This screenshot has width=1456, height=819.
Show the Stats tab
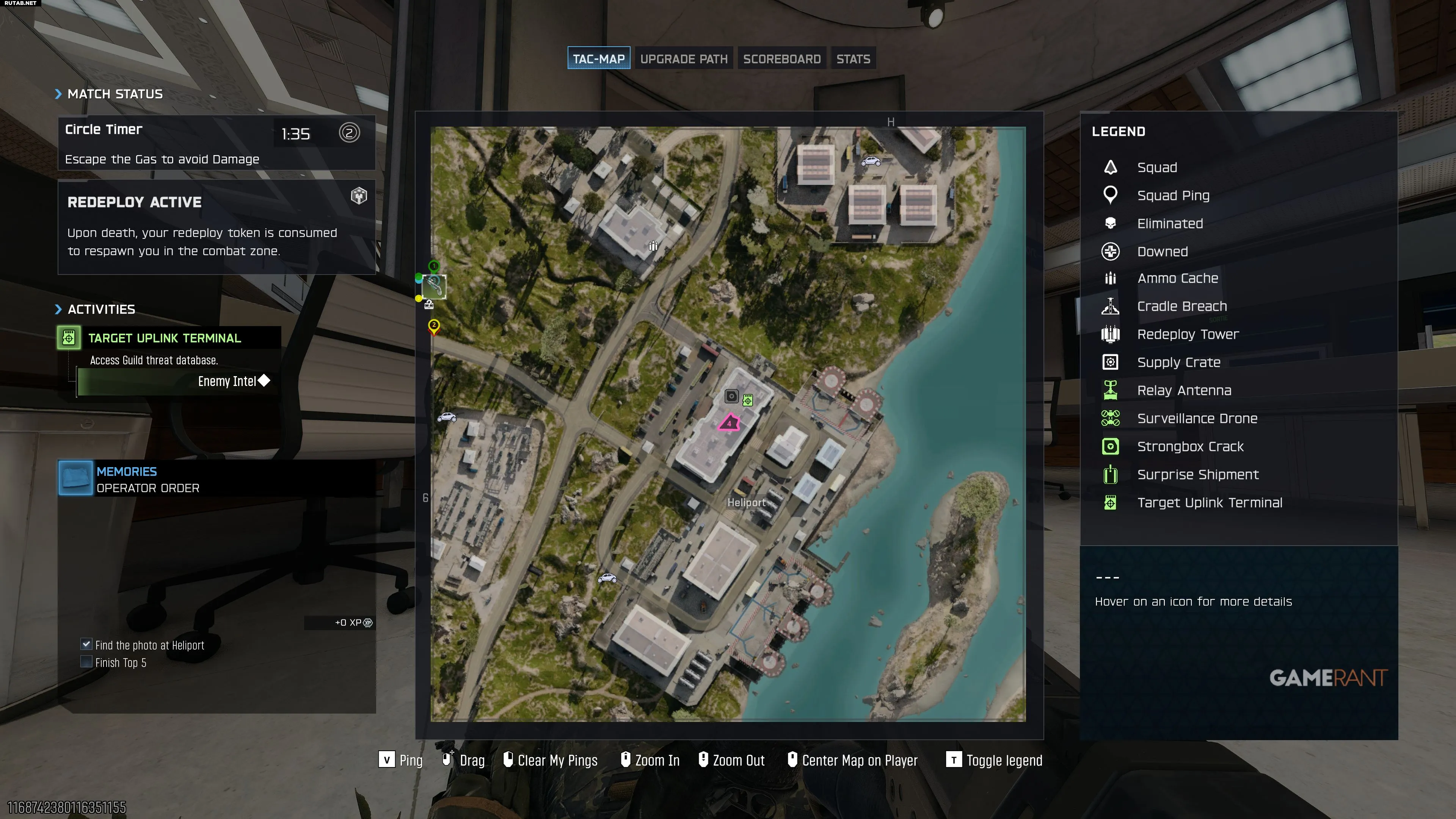853,59
